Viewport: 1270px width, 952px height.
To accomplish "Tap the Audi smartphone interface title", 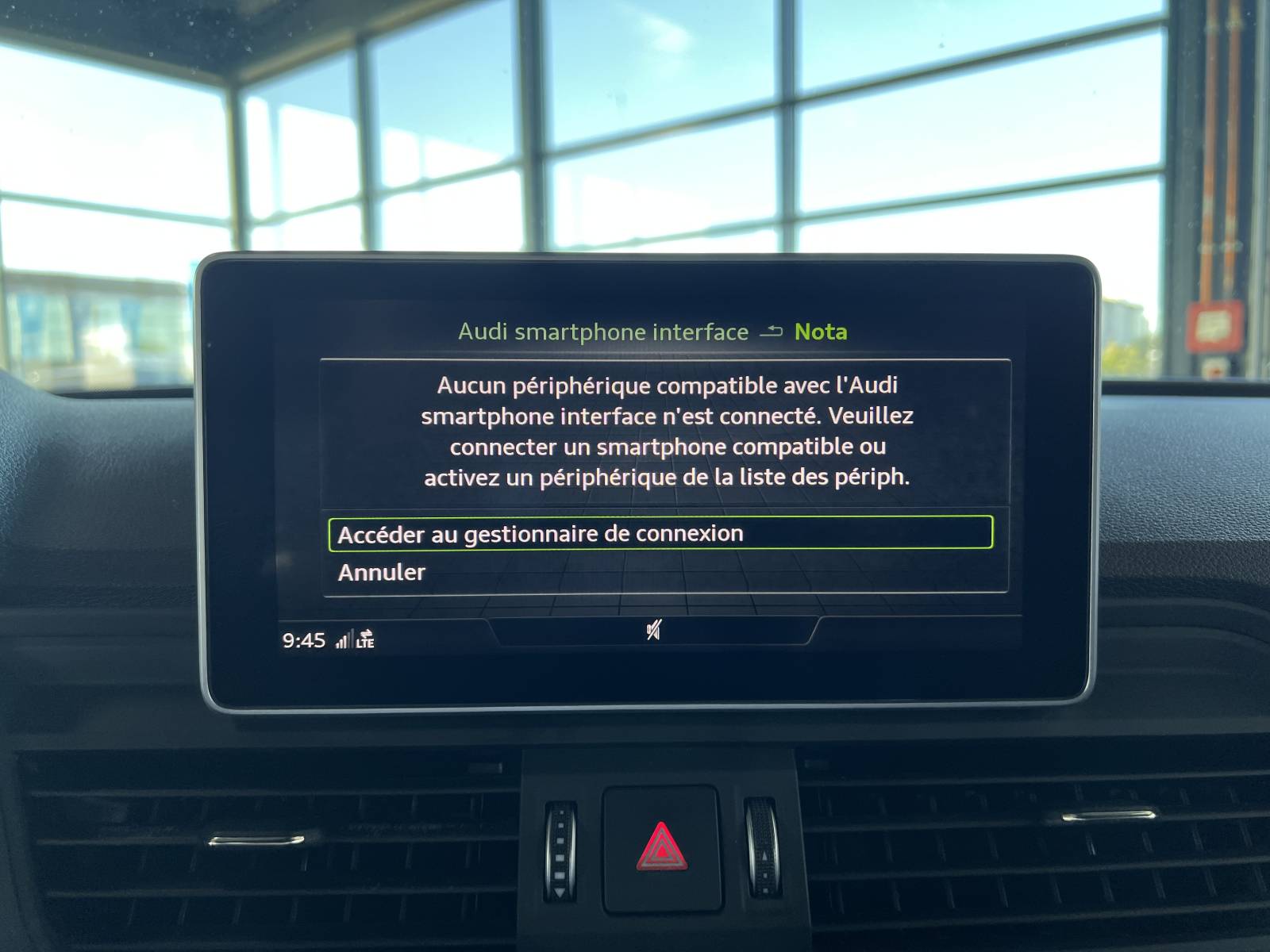I will pyautogui.click(x=603, y=332).
